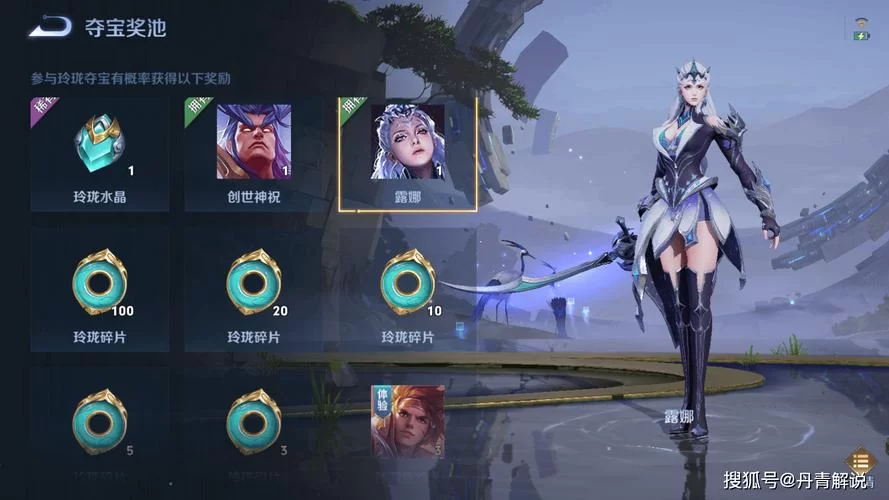Select the 露娜 hero reward tile
The width and height of the screenshot is (889, 500).
pyautogui.click(x=408, y=153)
